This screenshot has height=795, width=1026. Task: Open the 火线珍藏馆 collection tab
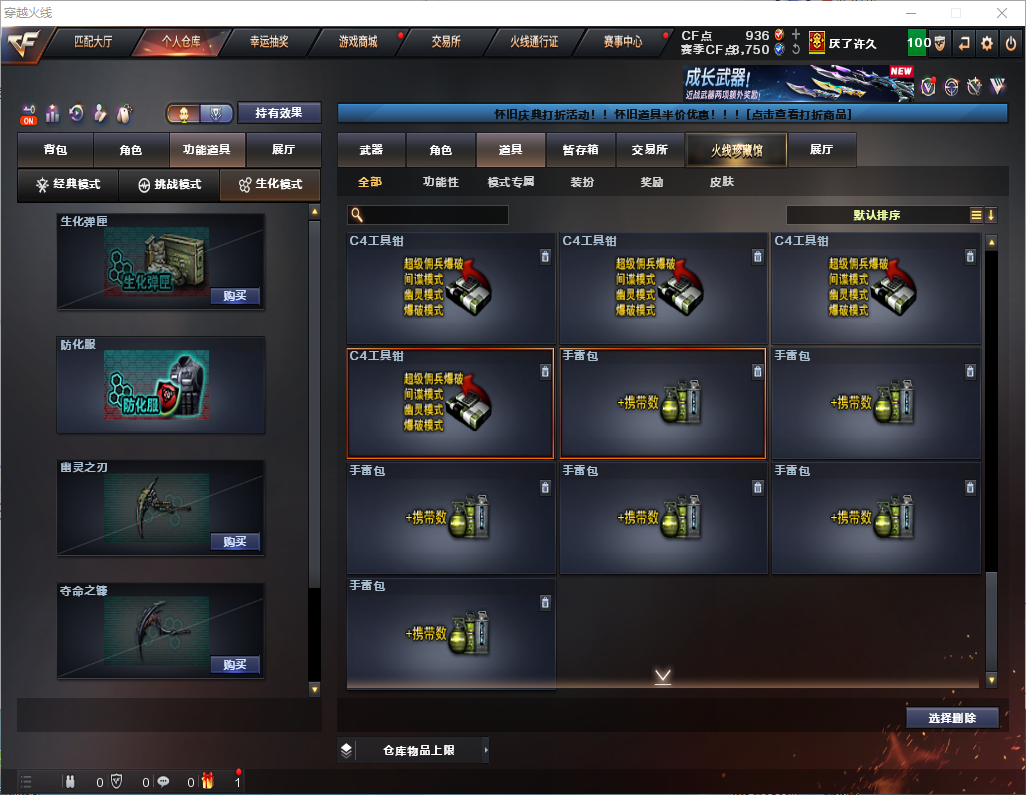click(735, 150)
